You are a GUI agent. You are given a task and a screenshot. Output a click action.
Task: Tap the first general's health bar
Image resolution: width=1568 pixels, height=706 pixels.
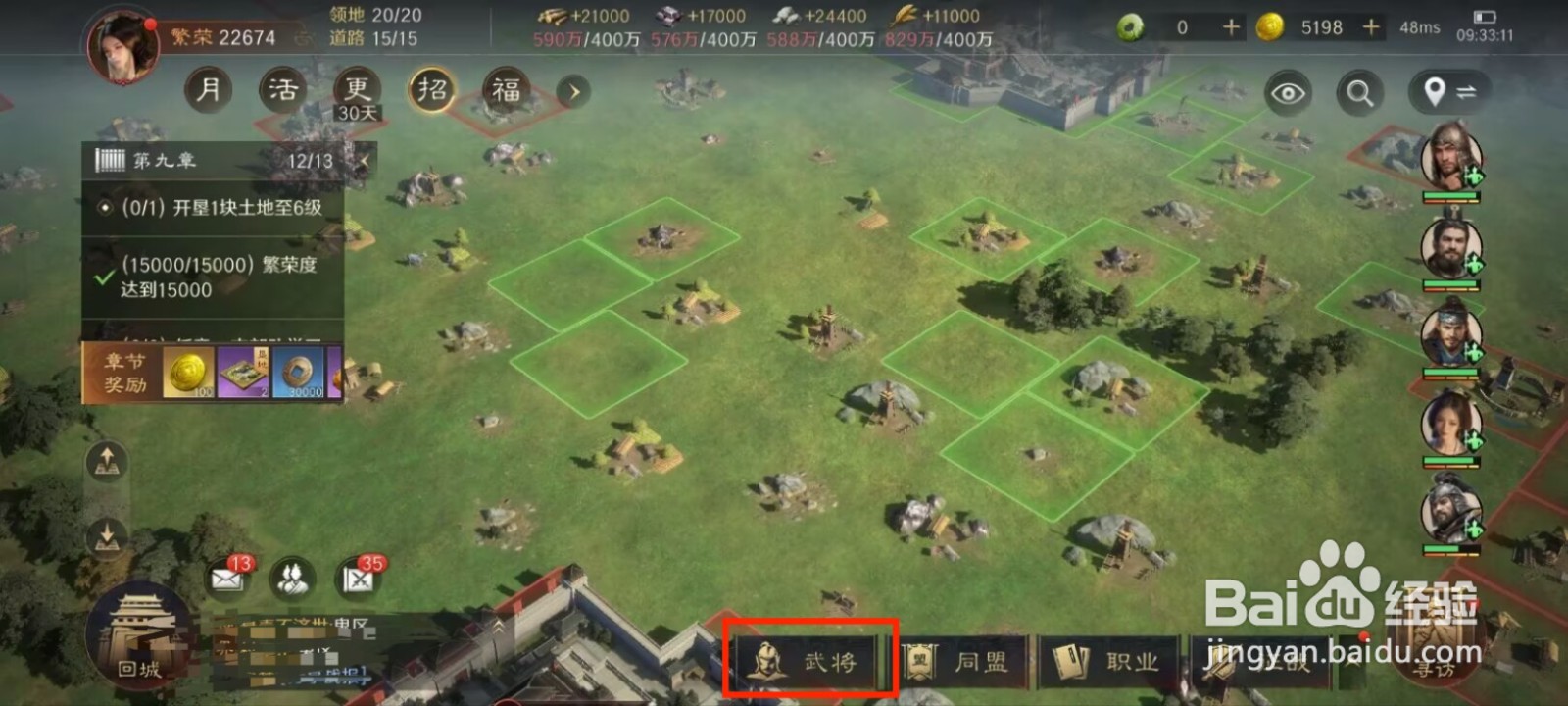(x=1450, y=196)
